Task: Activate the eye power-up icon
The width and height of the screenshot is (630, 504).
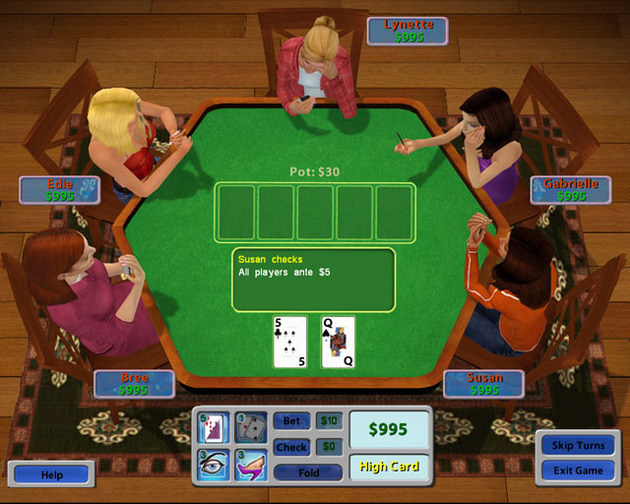Action: 215,464
